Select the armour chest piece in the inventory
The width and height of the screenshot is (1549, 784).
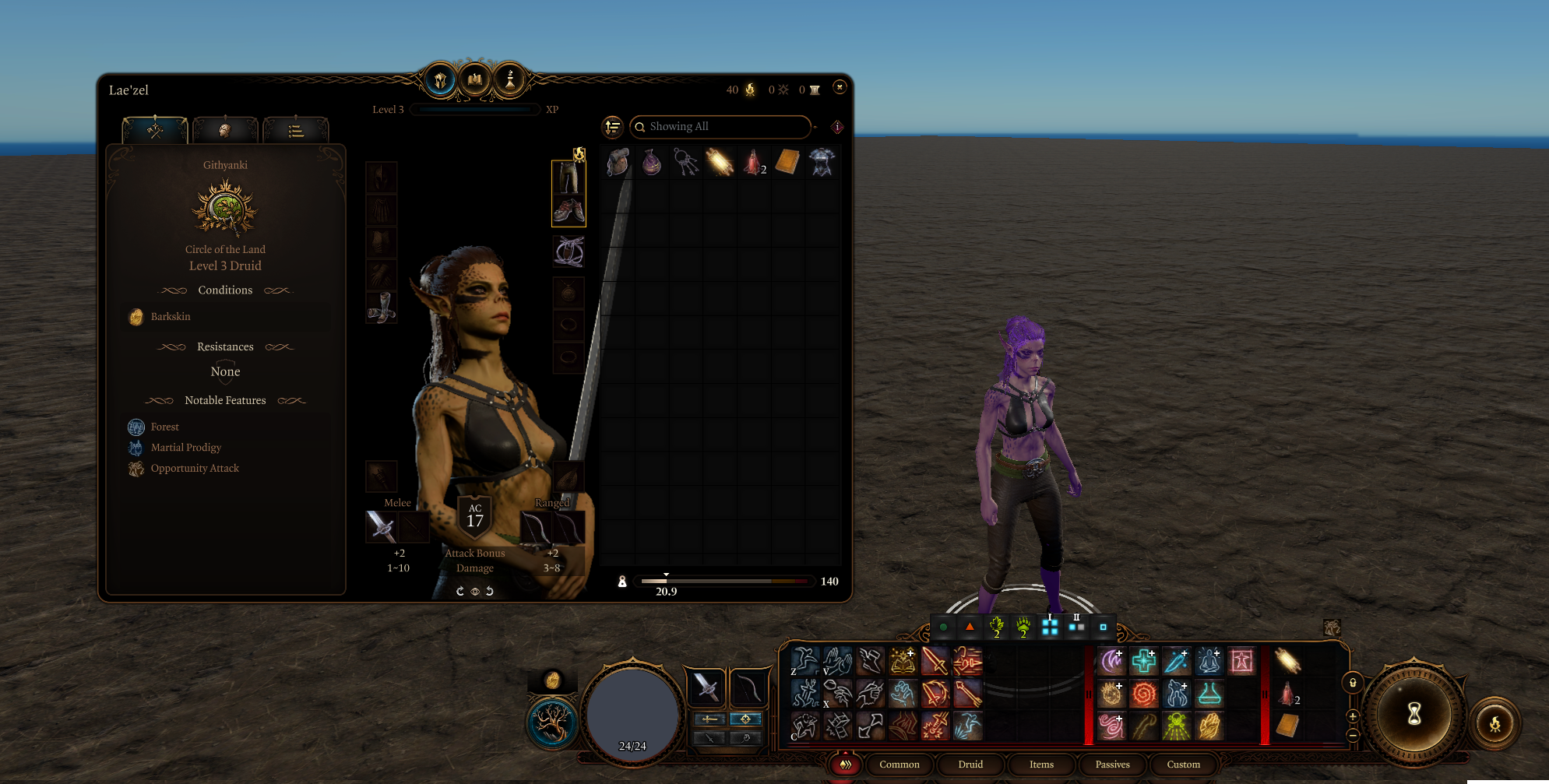tap(822, 162)
